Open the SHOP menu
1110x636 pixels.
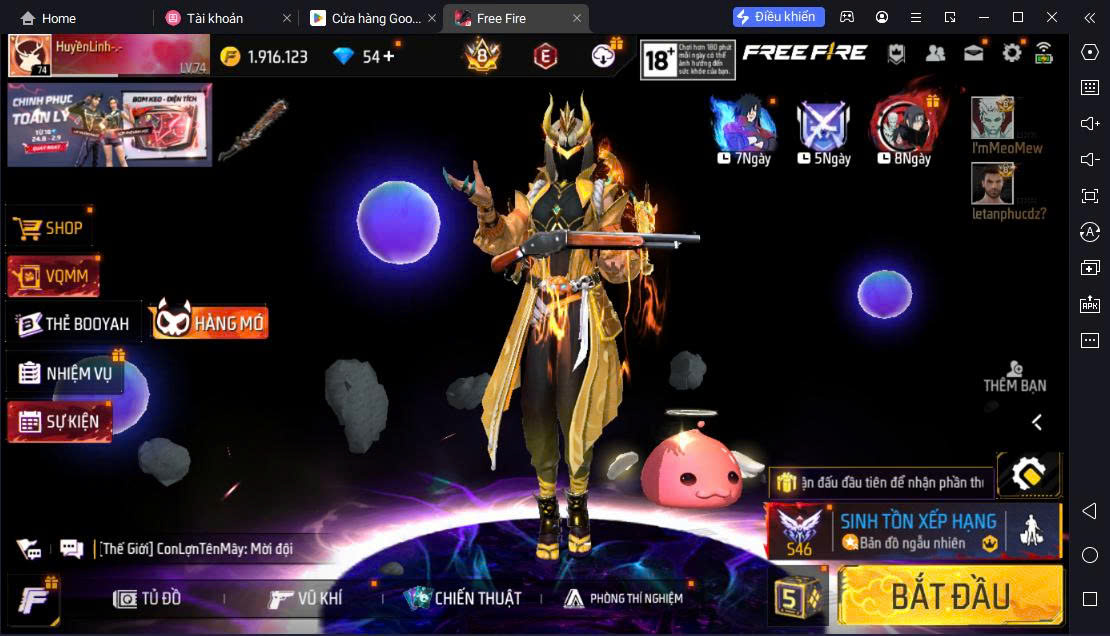tap(49, 228)
